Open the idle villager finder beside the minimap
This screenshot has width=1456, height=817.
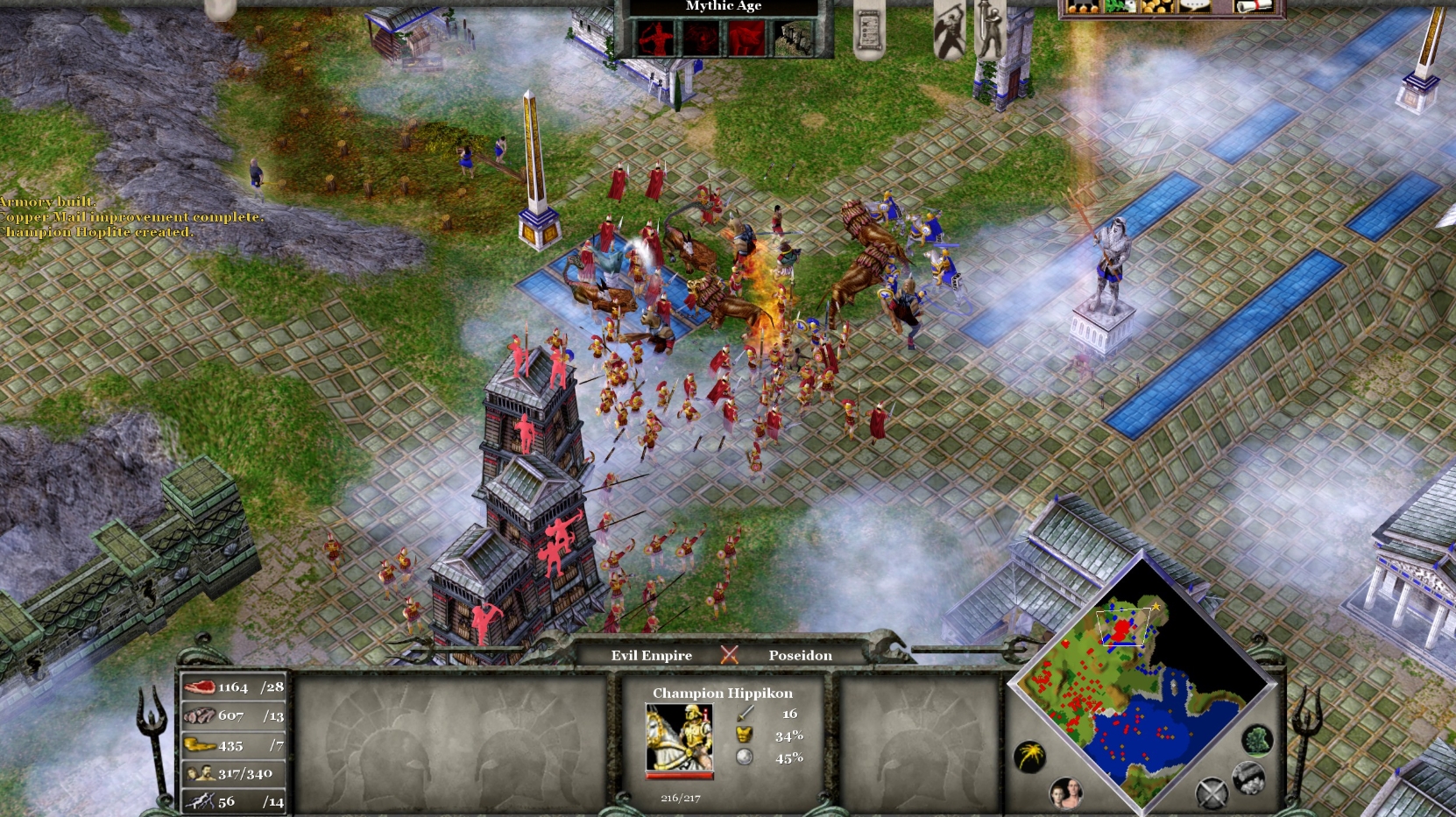pyautogui.click(x=1068, y=794)
